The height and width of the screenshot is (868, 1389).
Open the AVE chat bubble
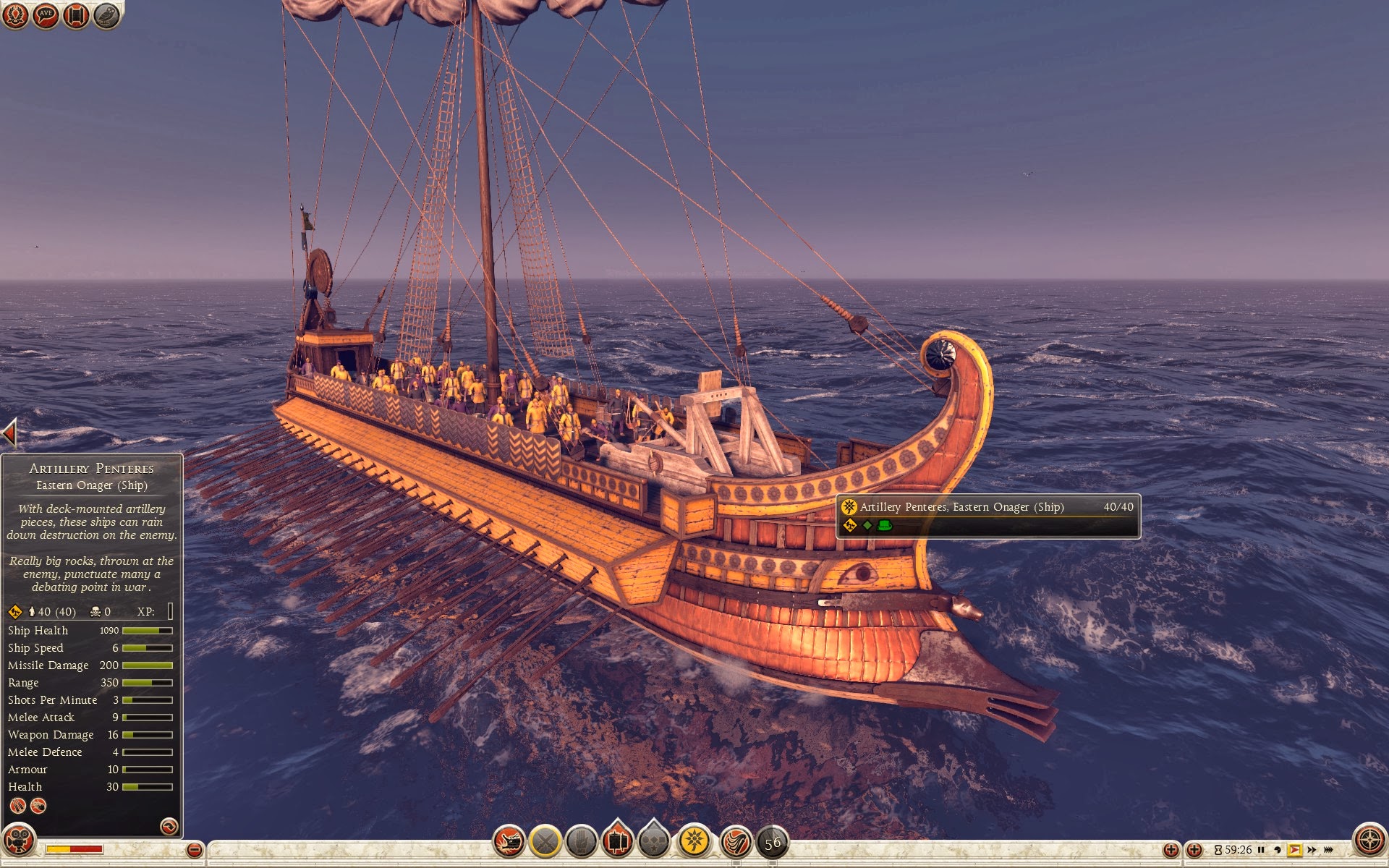[46, 15]
